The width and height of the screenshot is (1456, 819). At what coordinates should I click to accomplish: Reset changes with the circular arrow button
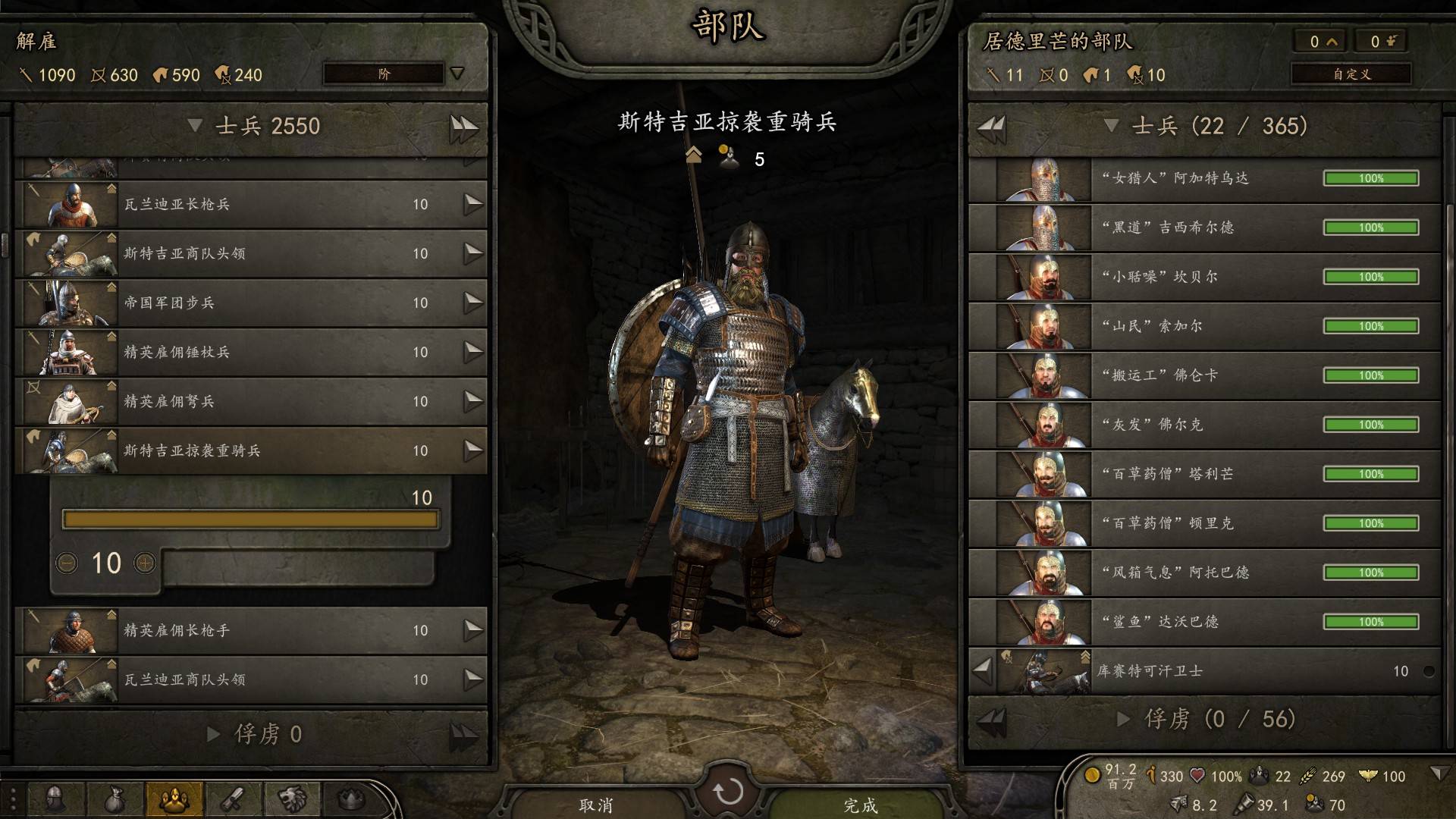(728, 792)
